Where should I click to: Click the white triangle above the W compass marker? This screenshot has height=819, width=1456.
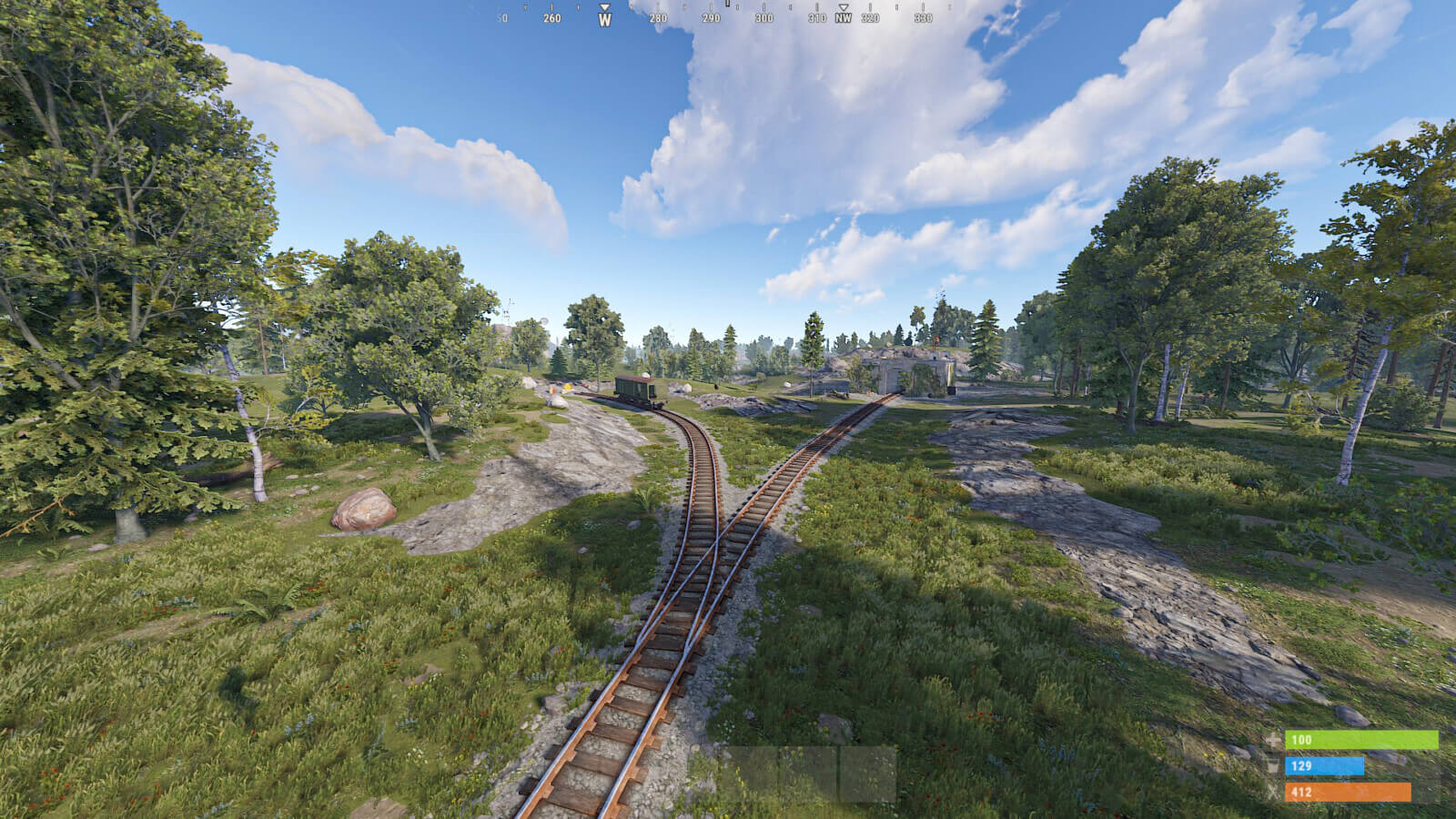[603, 5]
